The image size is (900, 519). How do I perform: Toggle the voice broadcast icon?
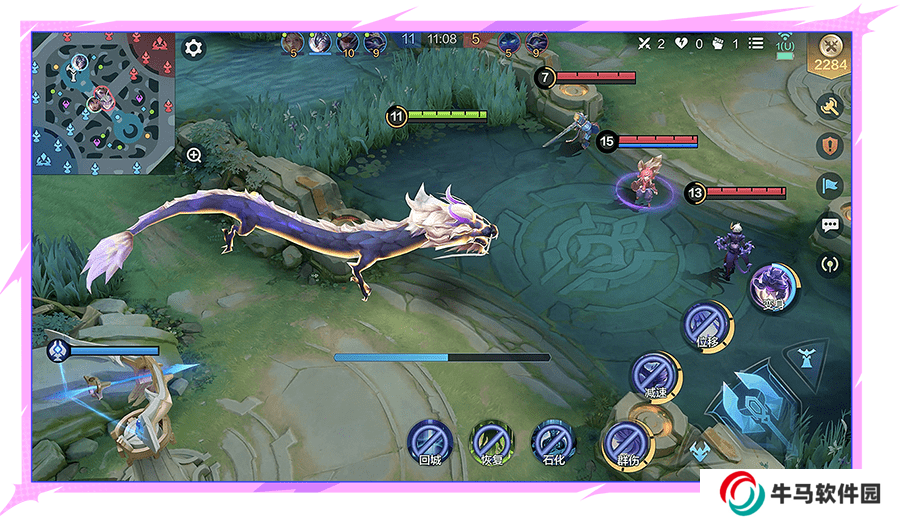coord(829,264)
